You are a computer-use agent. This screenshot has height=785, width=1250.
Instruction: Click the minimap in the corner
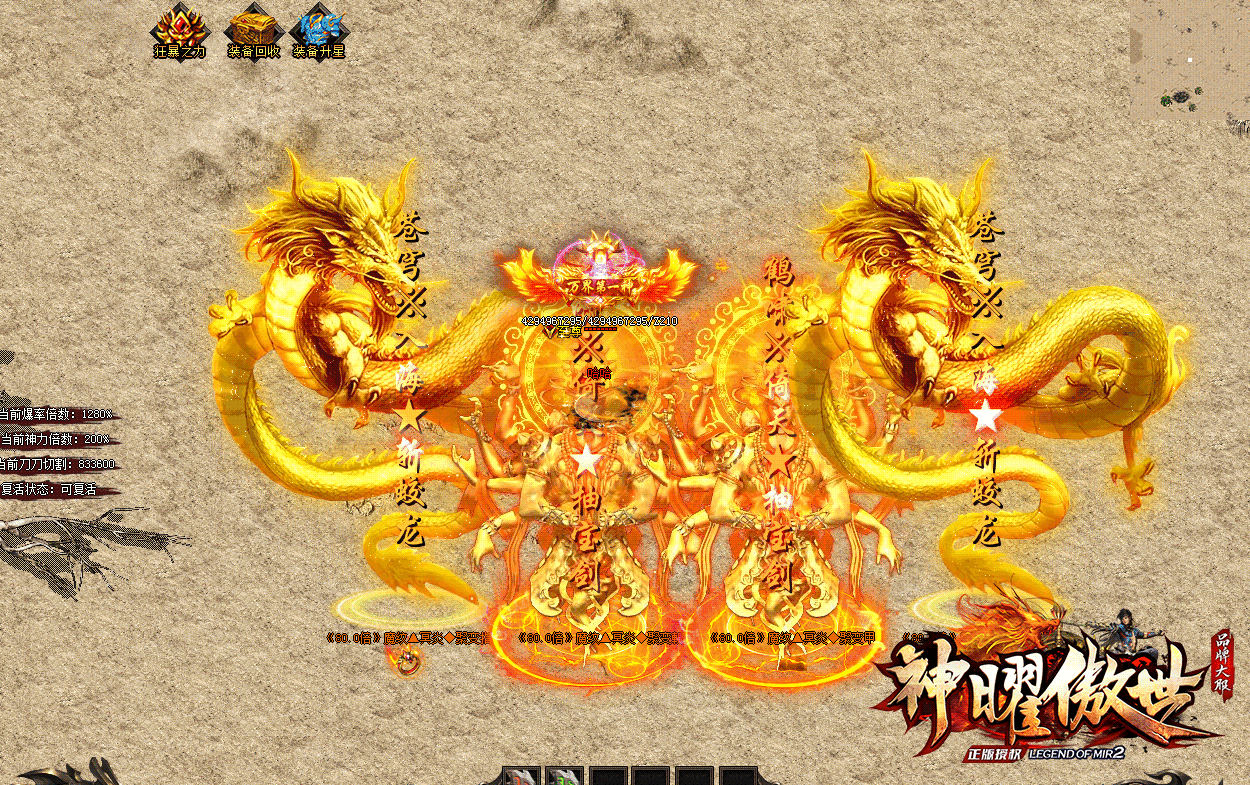point(1189,61)
